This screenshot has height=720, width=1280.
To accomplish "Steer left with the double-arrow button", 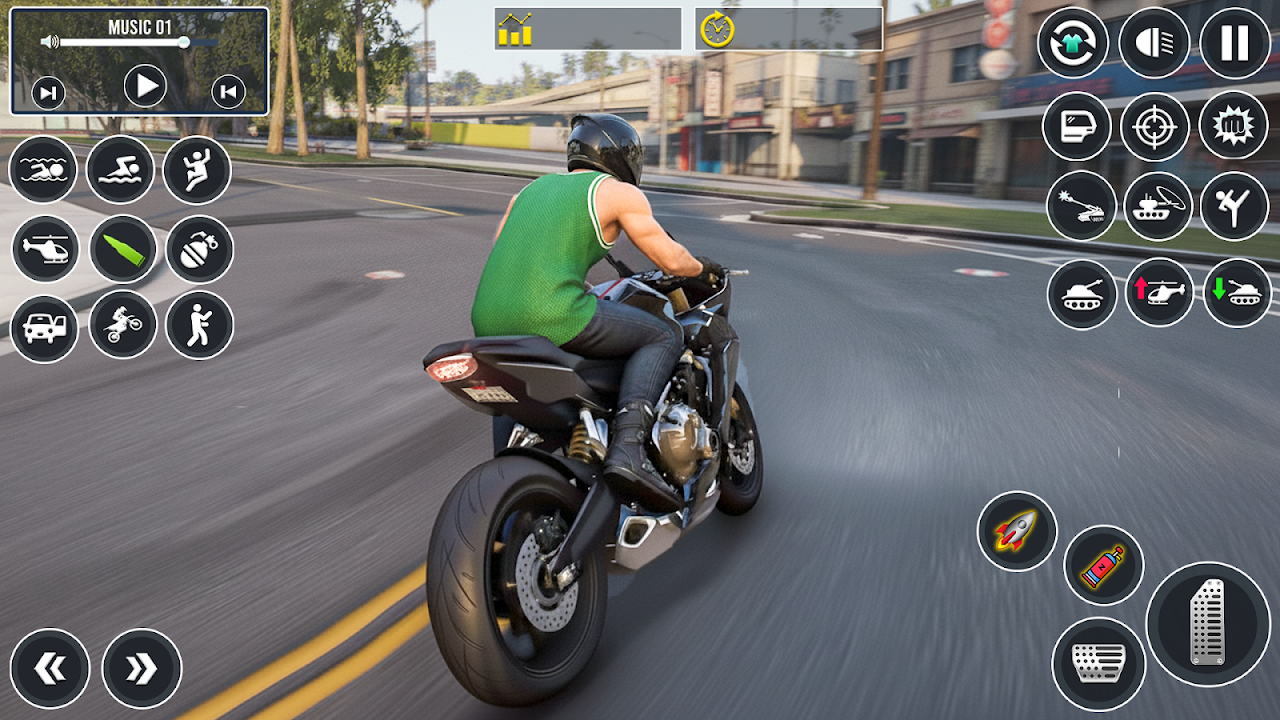I will pyautogui.click(x=50, y=669).
